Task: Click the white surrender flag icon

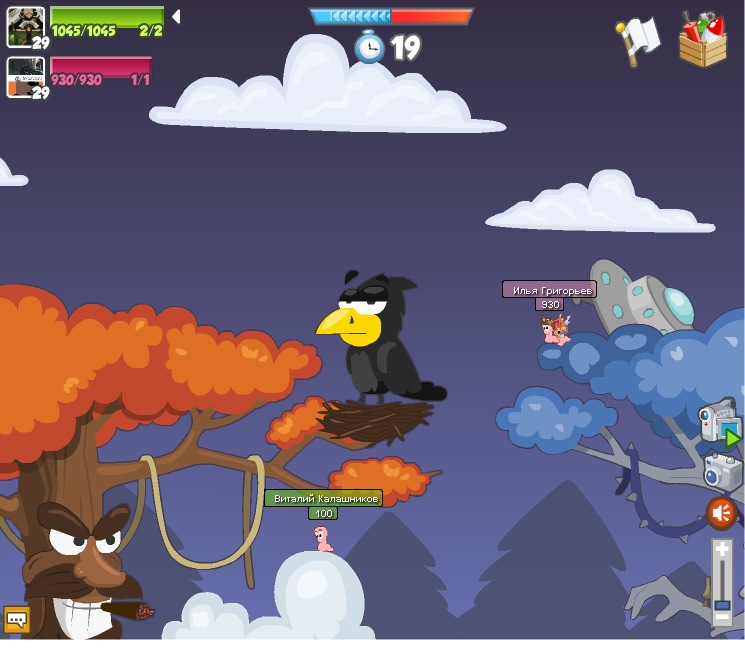Action: (x=639, y=40)
